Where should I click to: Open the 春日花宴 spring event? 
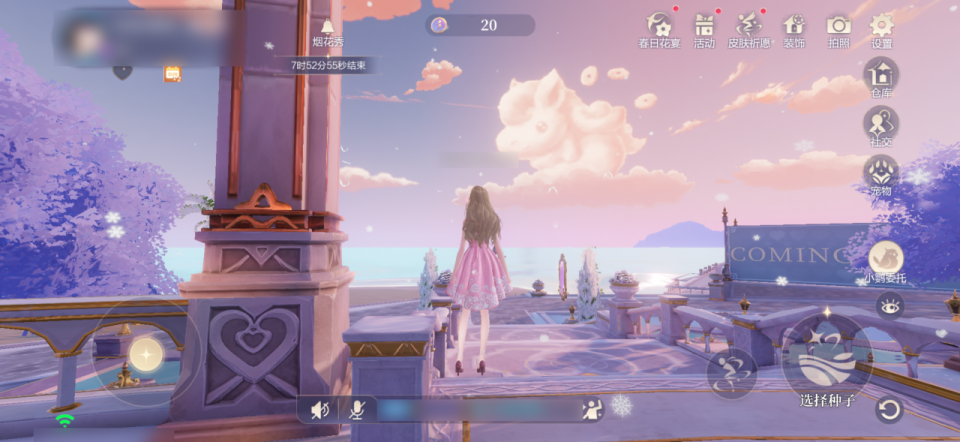click(x=658, y=28)
